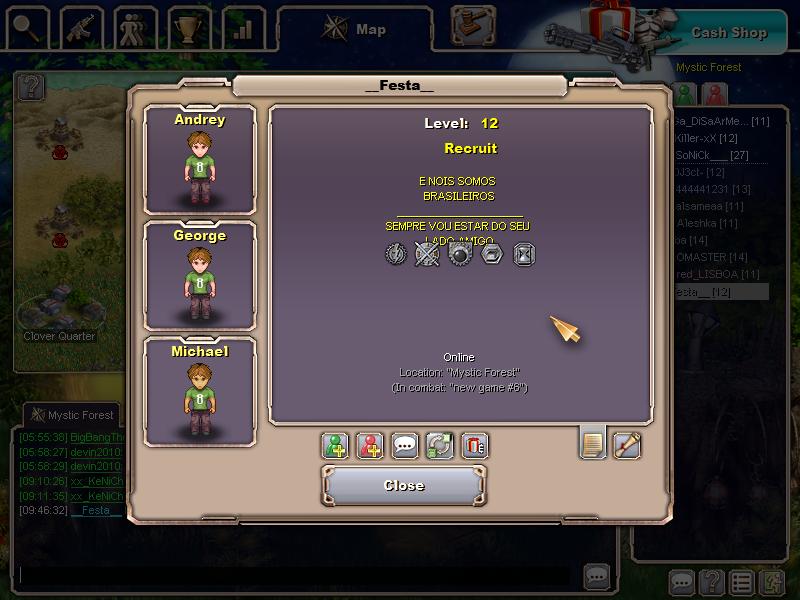Click the green circular arrows icon

(x=440, y=445)
